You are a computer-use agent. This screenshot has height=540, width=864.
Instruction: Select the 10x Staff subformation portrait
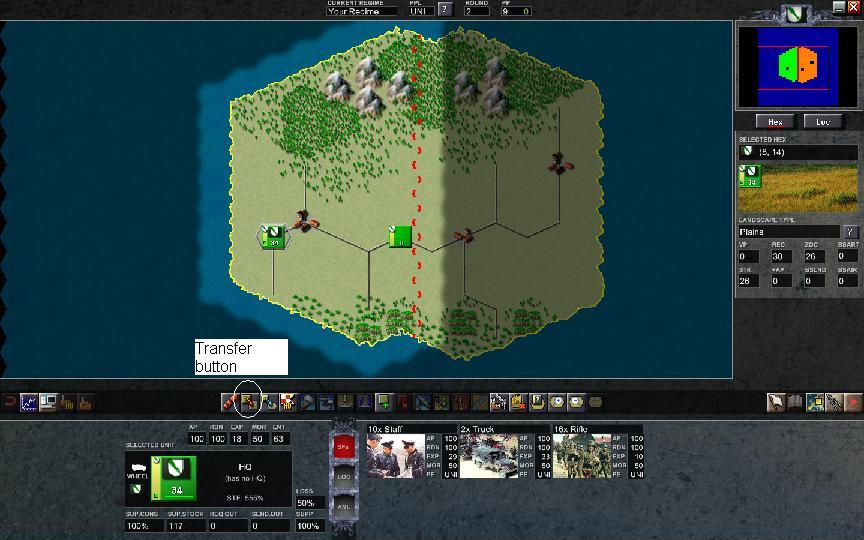[398, 454]
